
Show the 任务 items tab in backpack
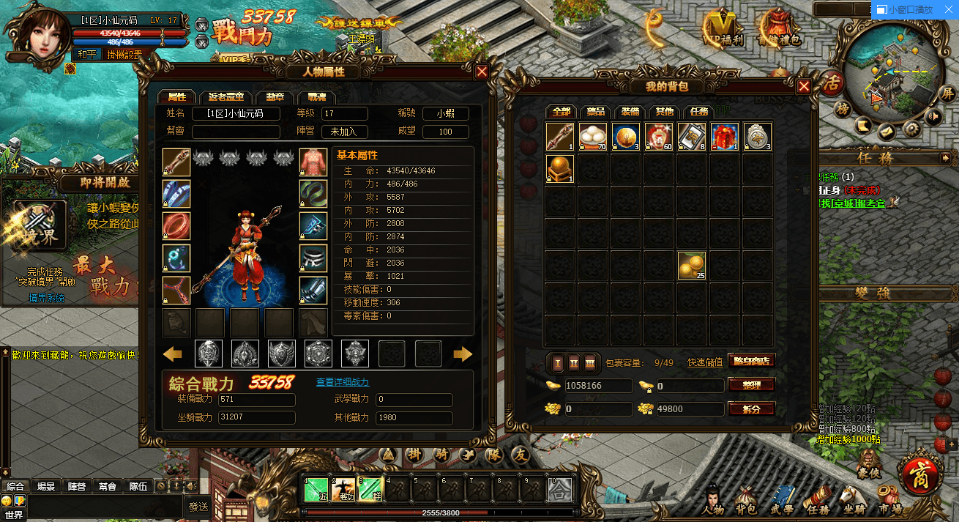coord(697,111)
